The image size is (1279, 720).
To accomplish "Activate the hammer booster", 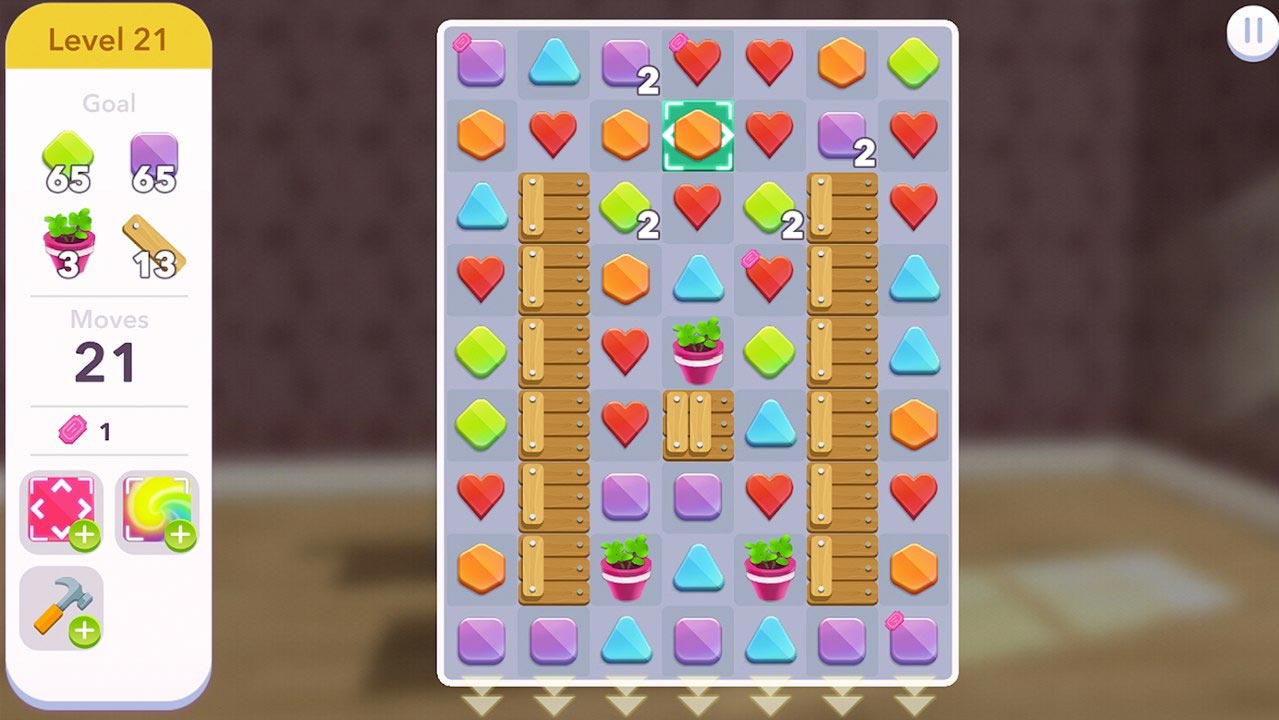I will 61,608.
